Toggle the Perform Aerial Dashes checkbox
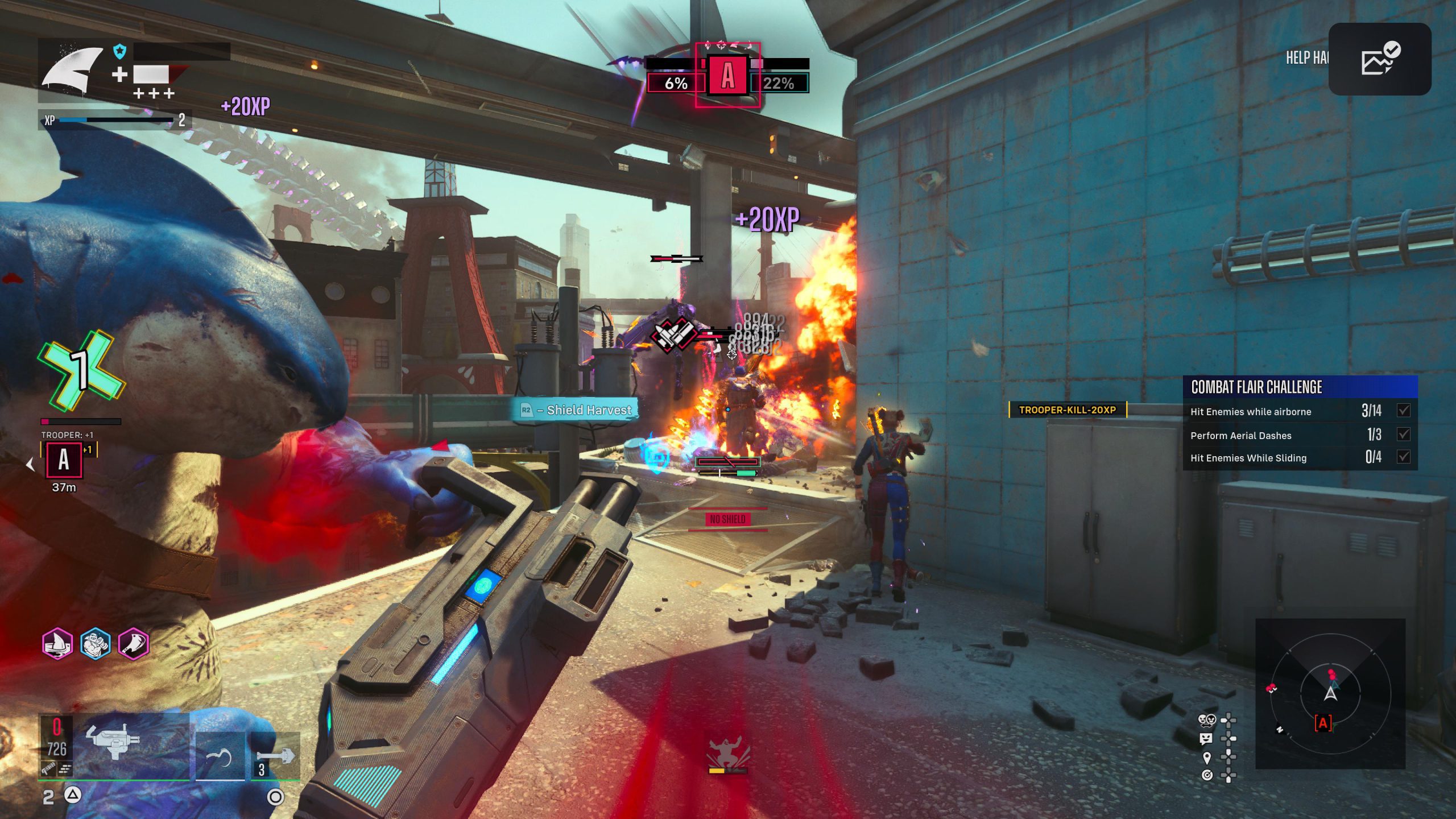Image resolution: width=1456 pixels, height=819 pixels. click(x=1404, y=435)
